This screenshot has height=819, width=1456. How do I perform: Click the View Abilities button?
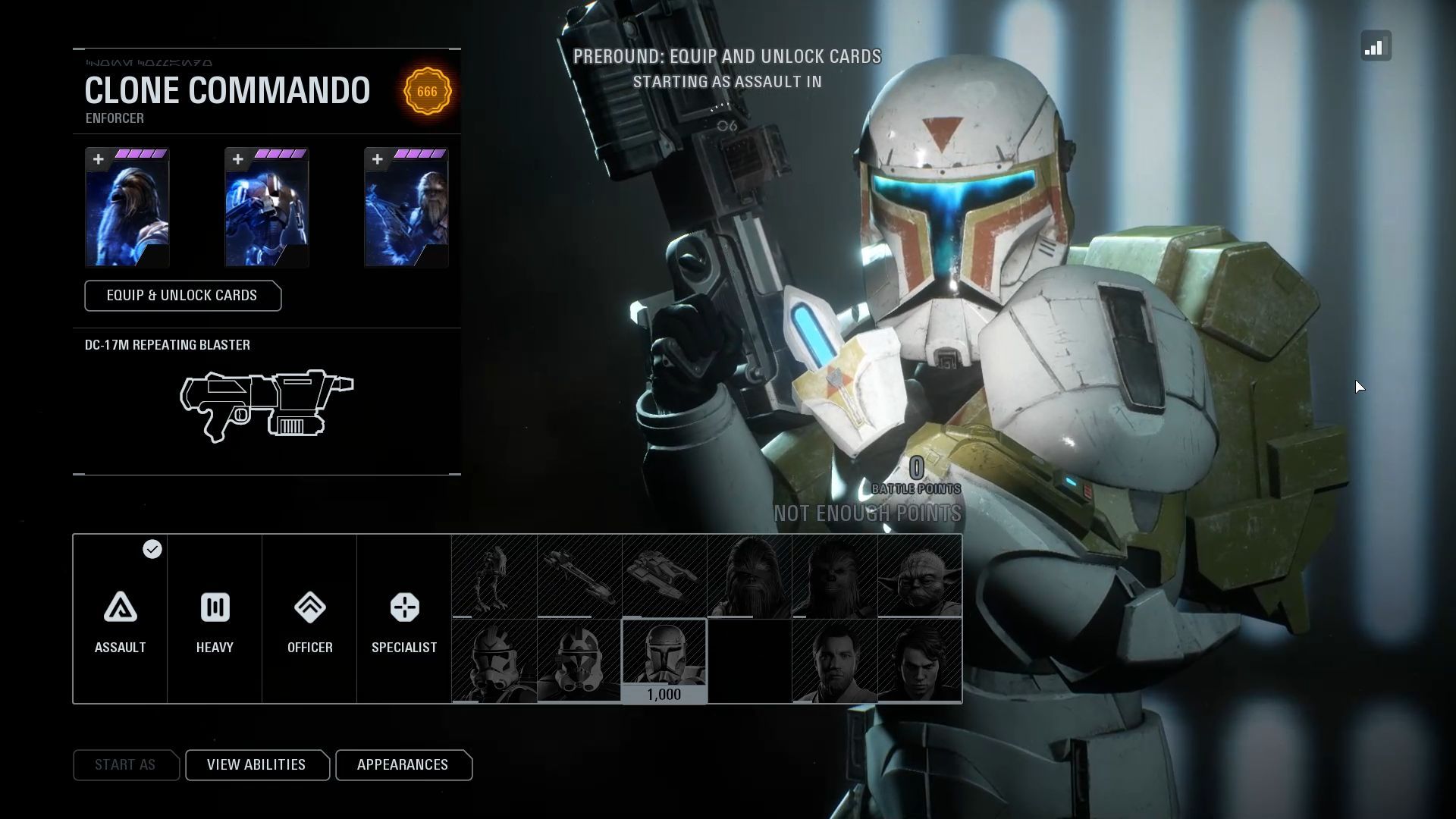tap(256, 764)
